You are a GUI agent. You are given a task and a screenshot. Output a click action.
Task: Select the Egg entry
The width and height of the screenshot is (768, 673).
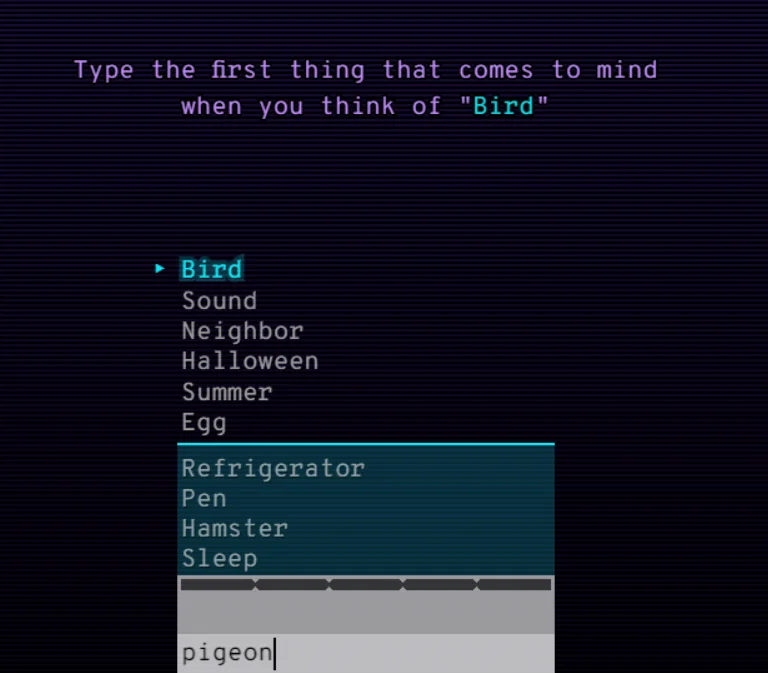(204, 422)
